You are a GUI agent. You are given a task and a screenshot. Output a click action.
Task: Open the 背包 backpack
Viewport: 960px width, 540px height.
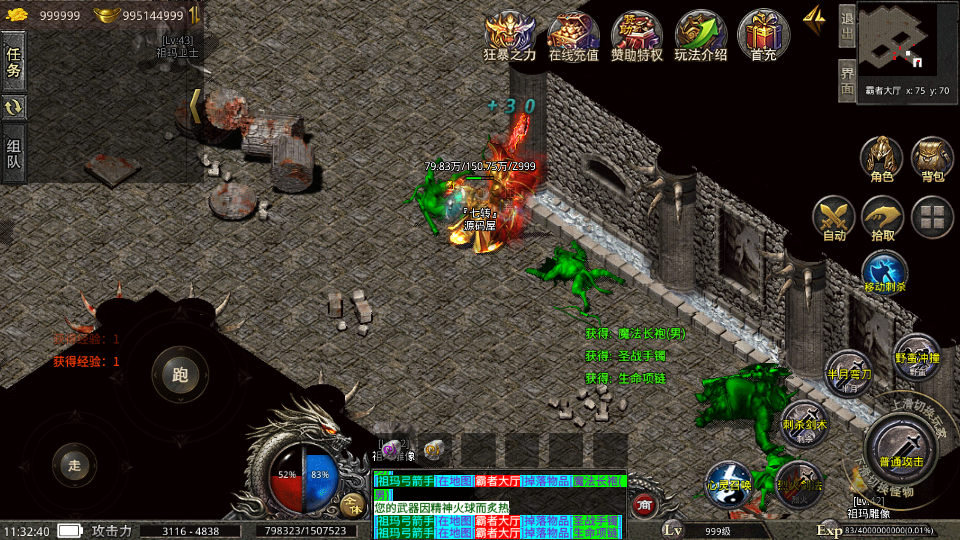[x=932, y=159]
